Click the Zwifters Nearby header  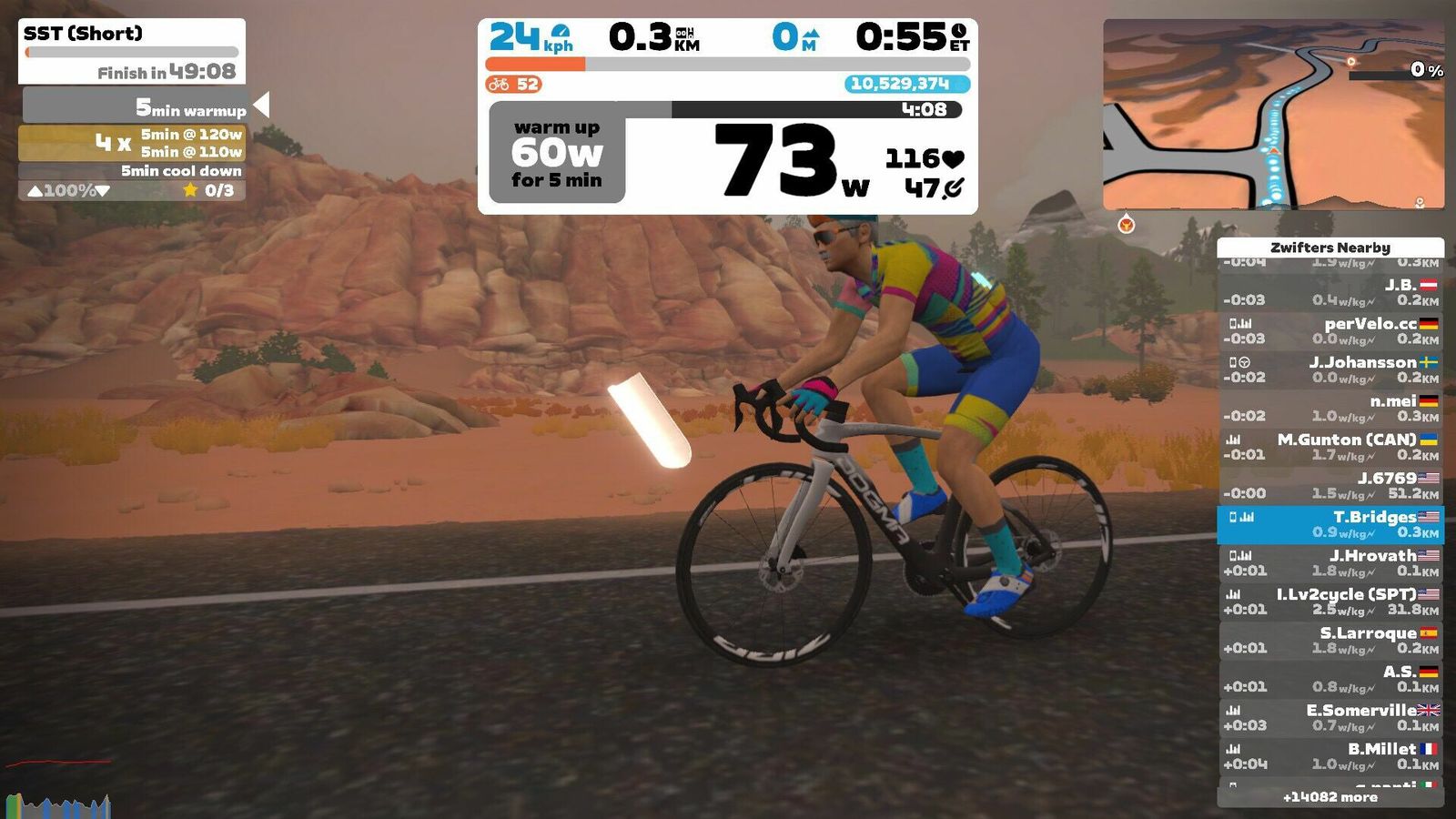pos(1330,247)
